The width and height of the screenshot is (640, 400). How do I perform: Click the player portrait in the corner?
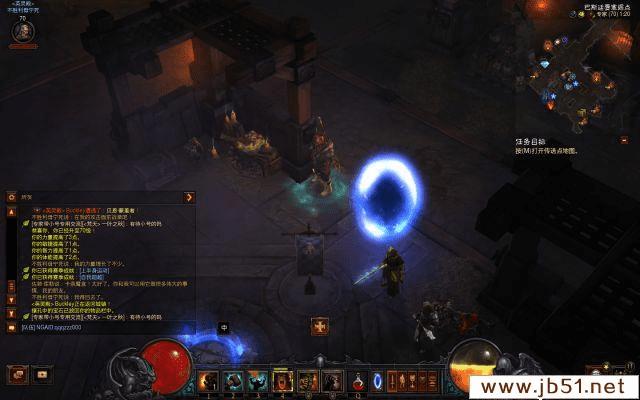pyautogui.click(x=20, y=31)
